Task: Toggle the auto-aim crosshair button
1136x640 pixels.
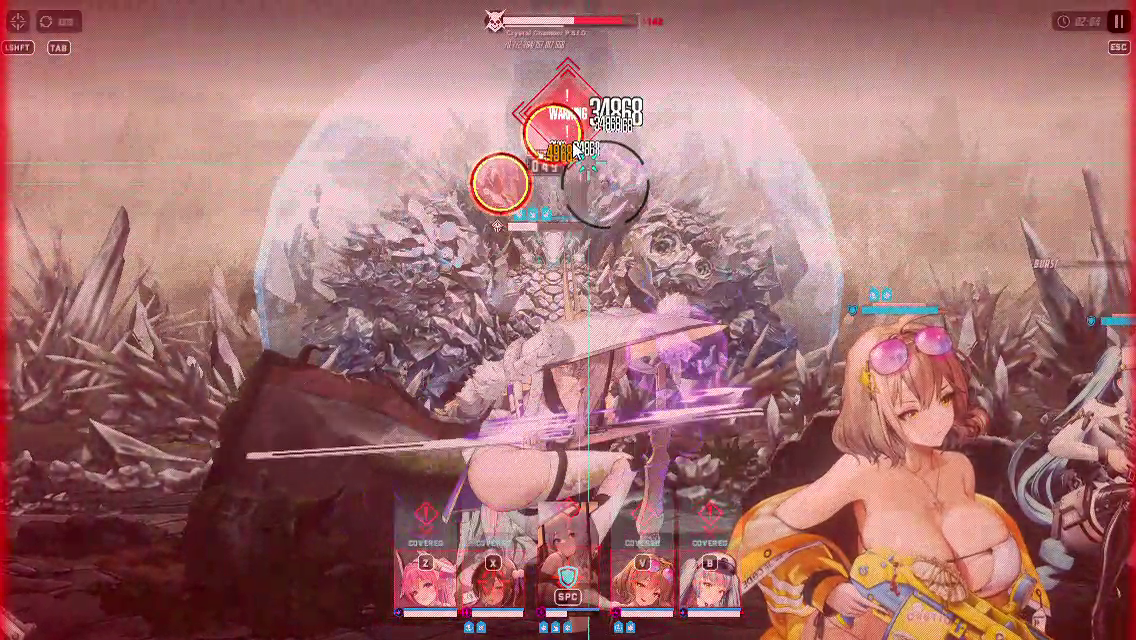Action: 18,21
